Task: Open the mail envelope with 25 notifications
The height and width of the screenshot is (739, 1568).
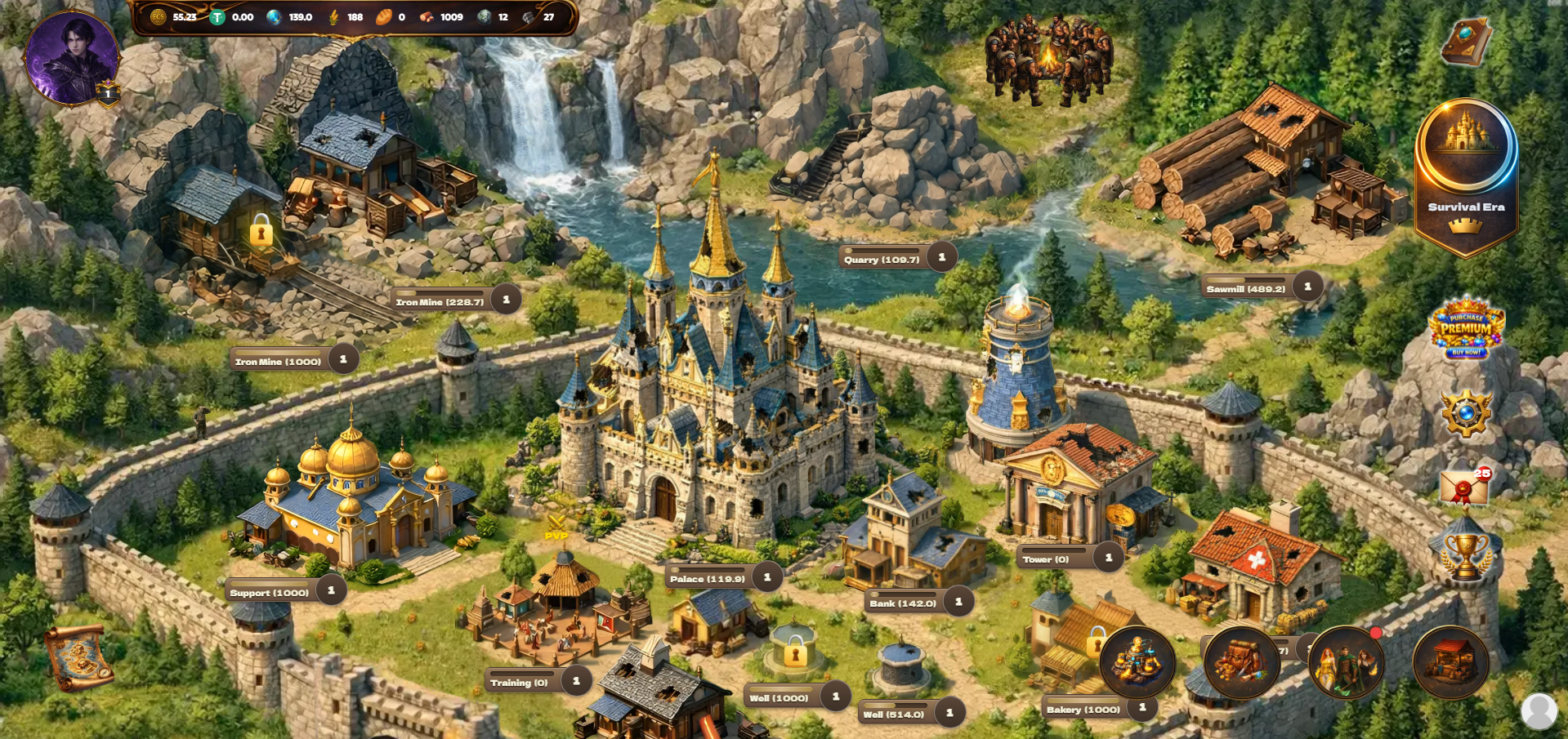Action: click(1464, 488)
